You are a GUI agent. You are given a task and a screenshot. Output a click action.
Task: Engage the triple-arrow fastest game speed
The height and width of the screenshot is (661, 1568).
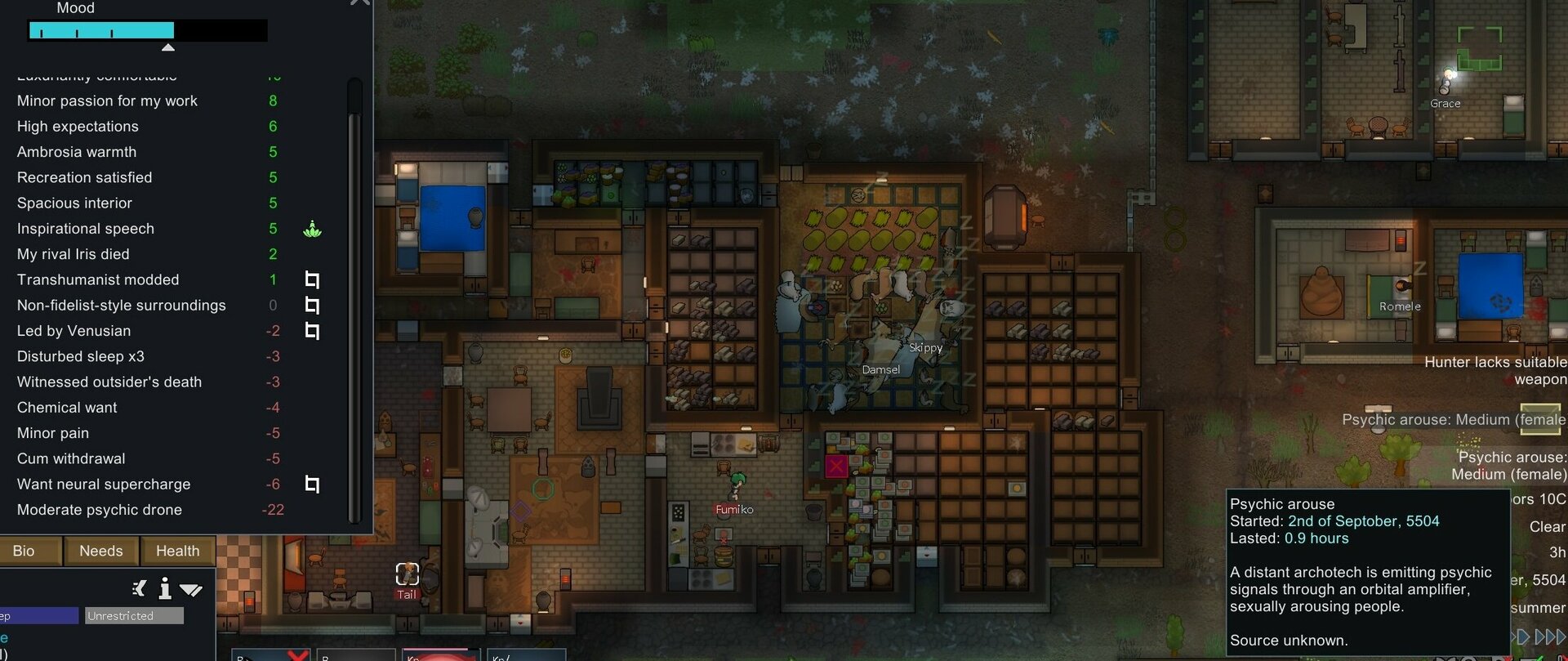pos(1562,636)
